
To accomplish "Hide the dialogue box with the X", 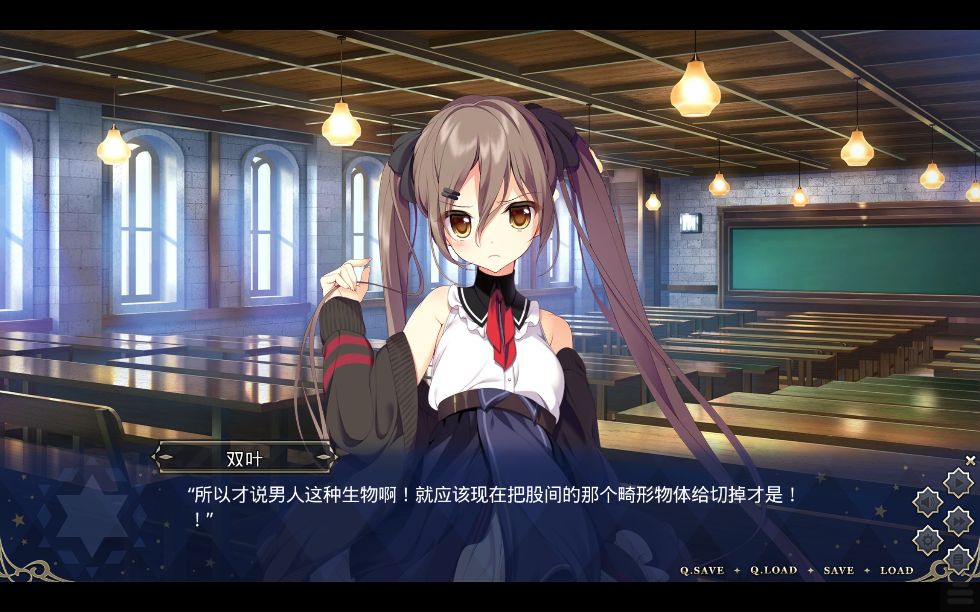I will 970,460.
